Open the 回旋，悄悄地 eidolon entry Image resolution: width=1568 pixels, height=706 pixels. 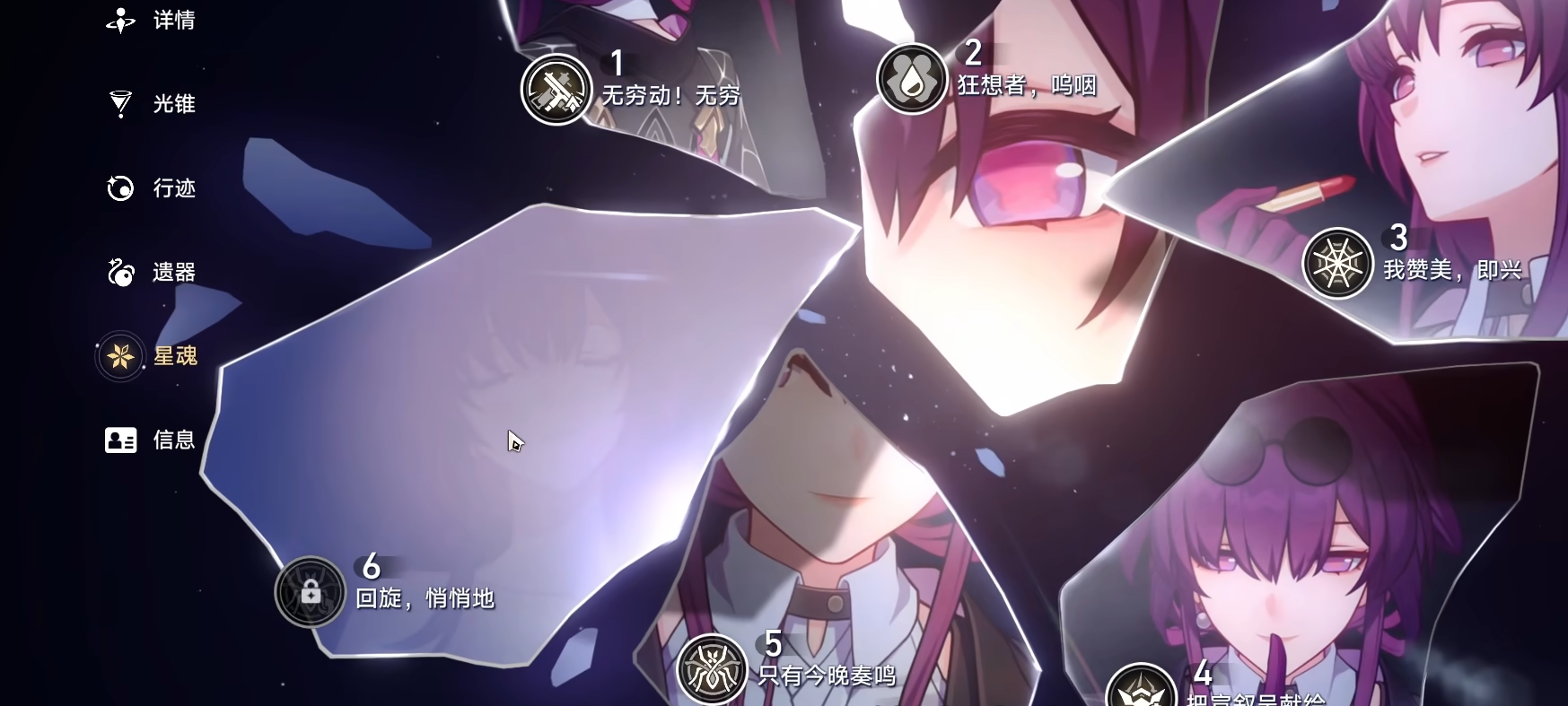pyautogui.click(x=422, y=597)
